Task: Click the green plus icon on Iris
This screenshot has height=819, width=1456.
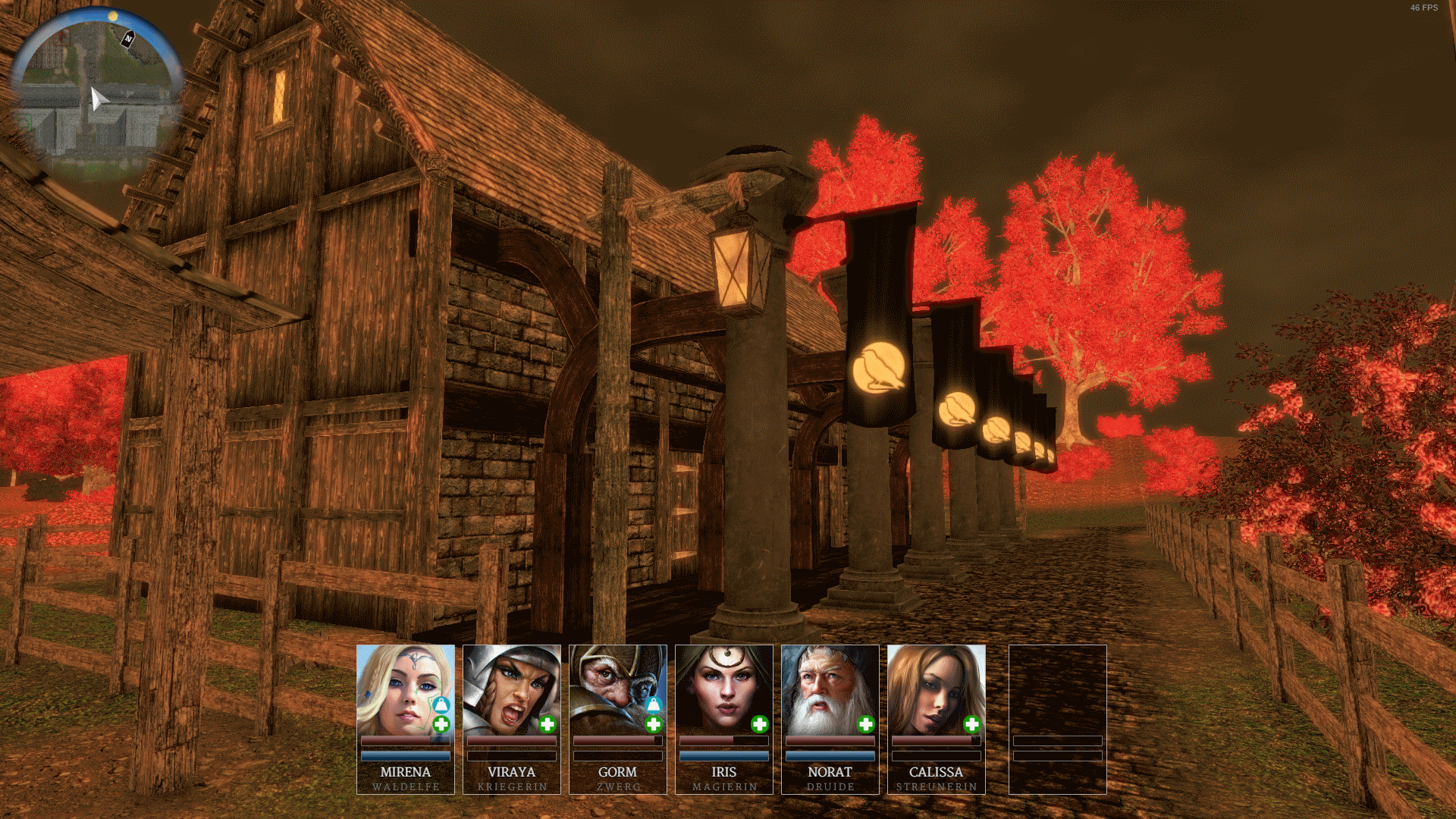Action: pos(760,724)
